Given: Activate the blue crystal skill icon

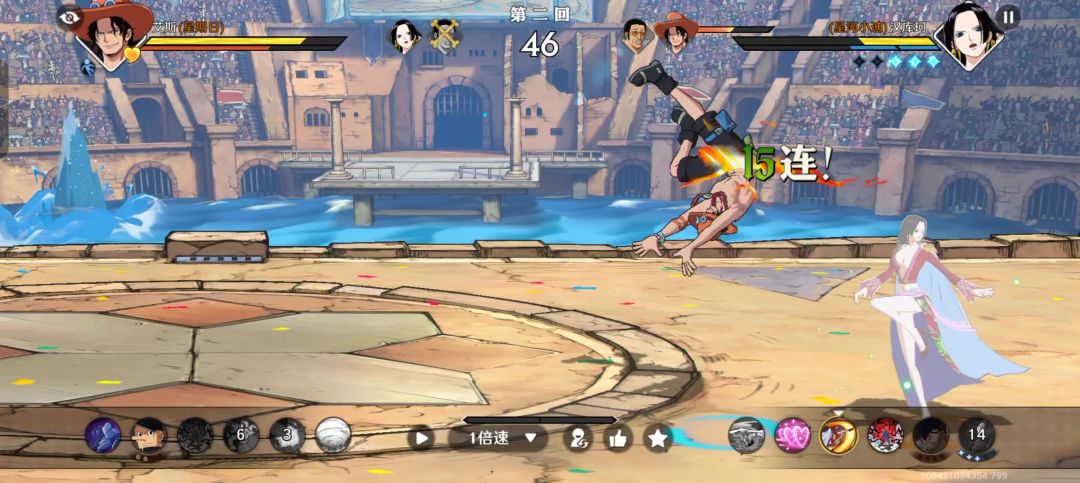Looking at the screenshot, I should pyautogui.click(x=102, y=435).
